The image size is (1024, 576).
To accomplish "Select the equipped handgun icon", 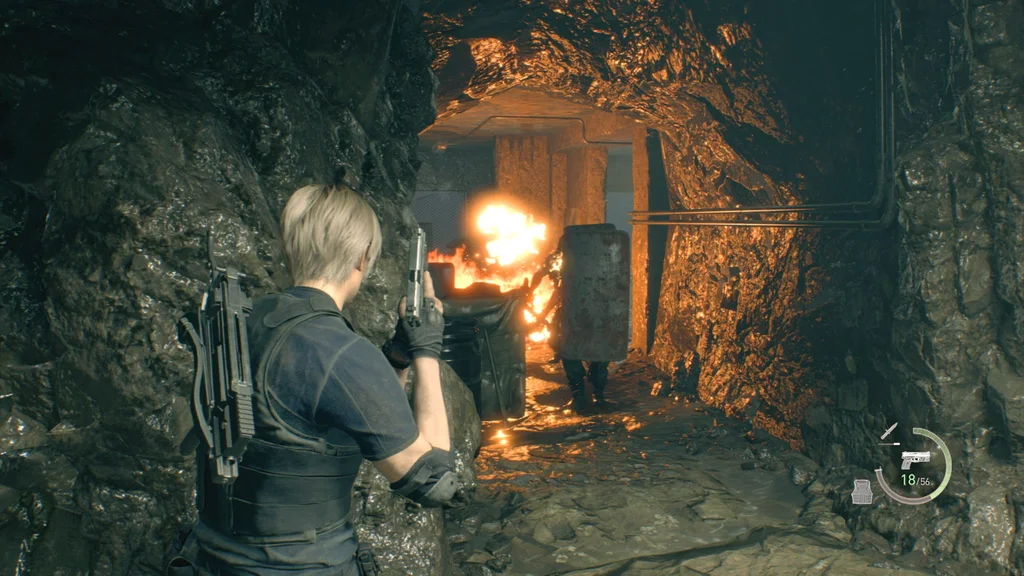I will pyautogui.click(x=914, y=459).
